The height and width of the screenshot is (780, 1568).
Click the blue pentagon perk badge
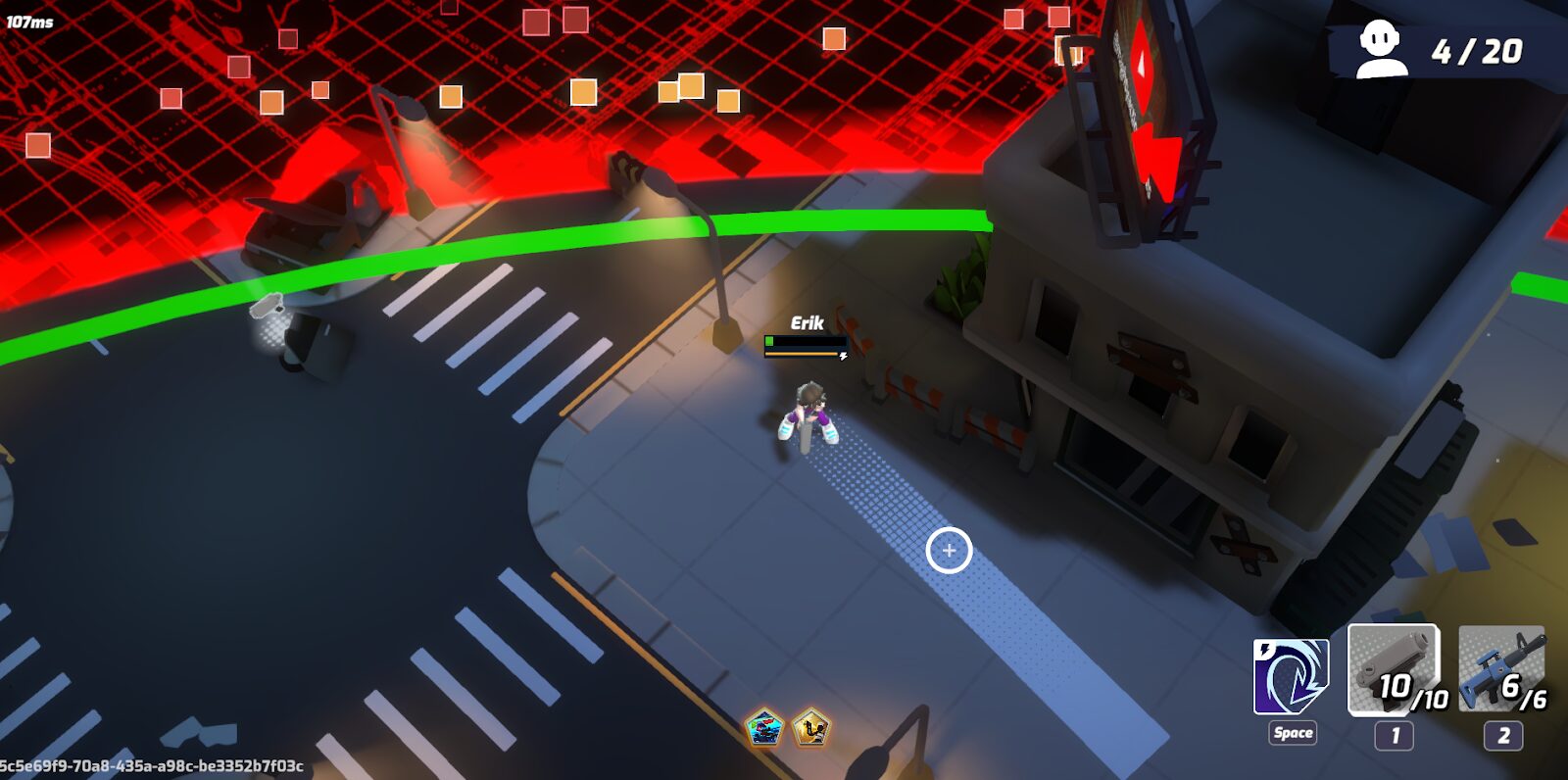coord(764,729)
